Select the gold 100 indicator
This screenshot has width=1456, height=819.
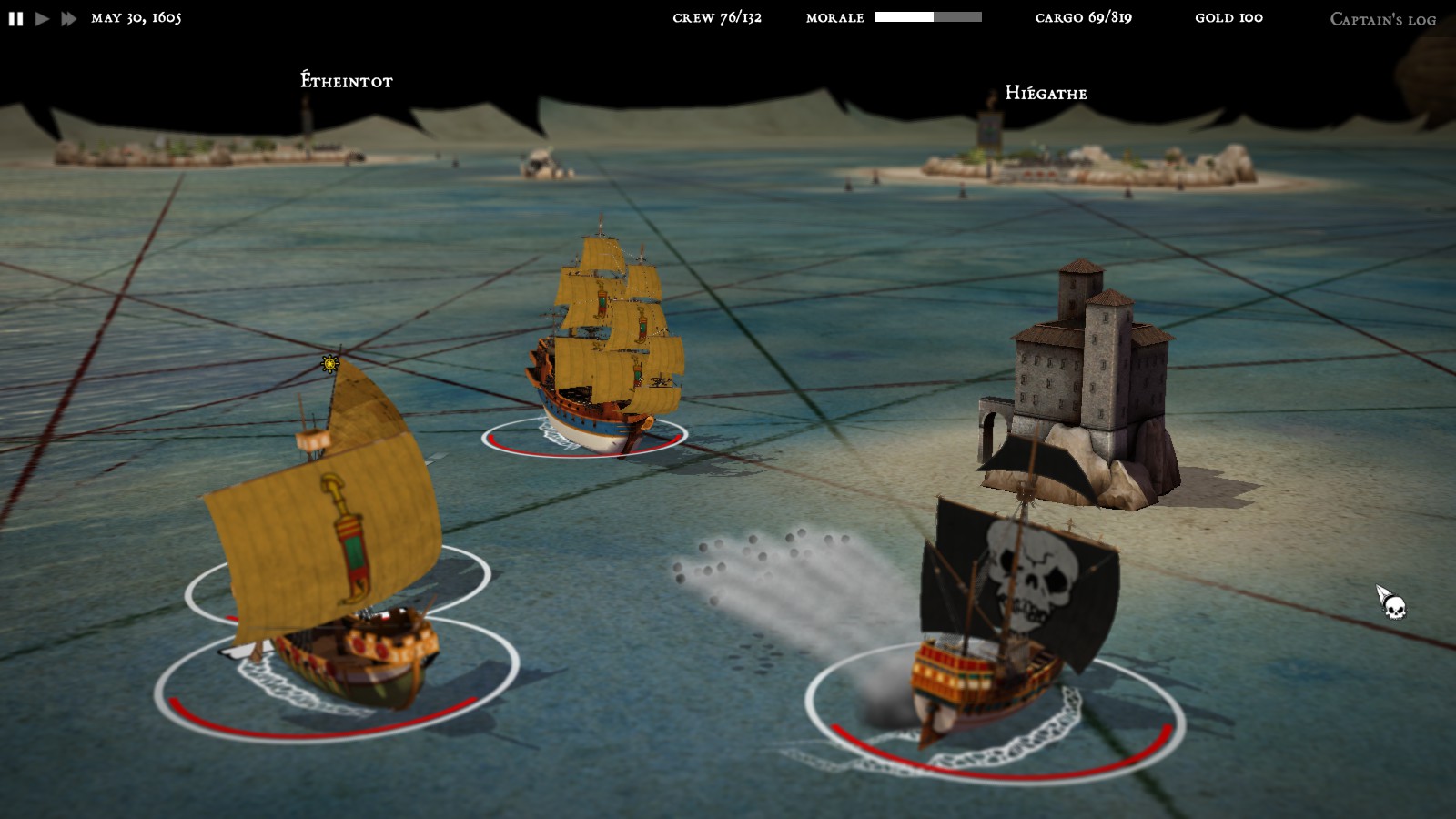tap(1231, 17)
